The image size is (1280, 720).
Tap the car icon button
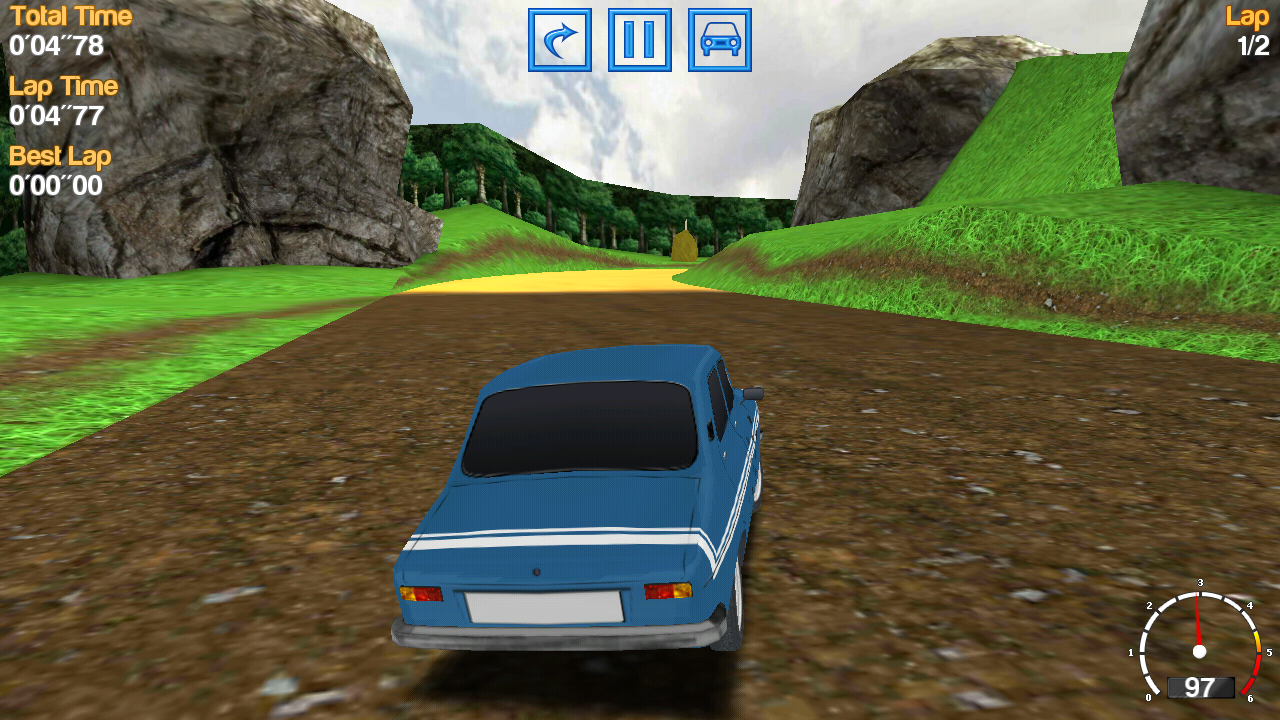point(720,40)
